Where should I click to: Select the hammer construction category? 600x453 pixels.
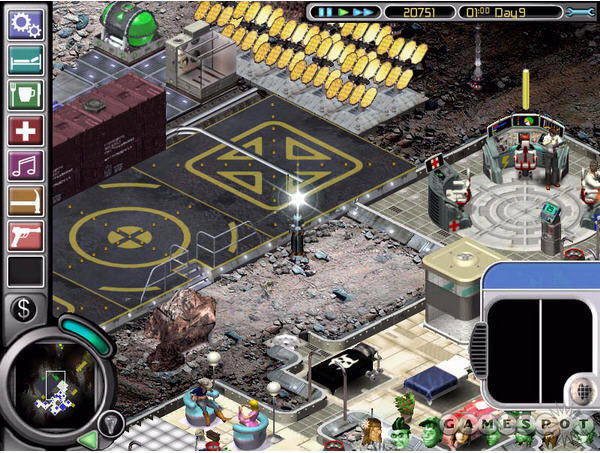point(25,201)
